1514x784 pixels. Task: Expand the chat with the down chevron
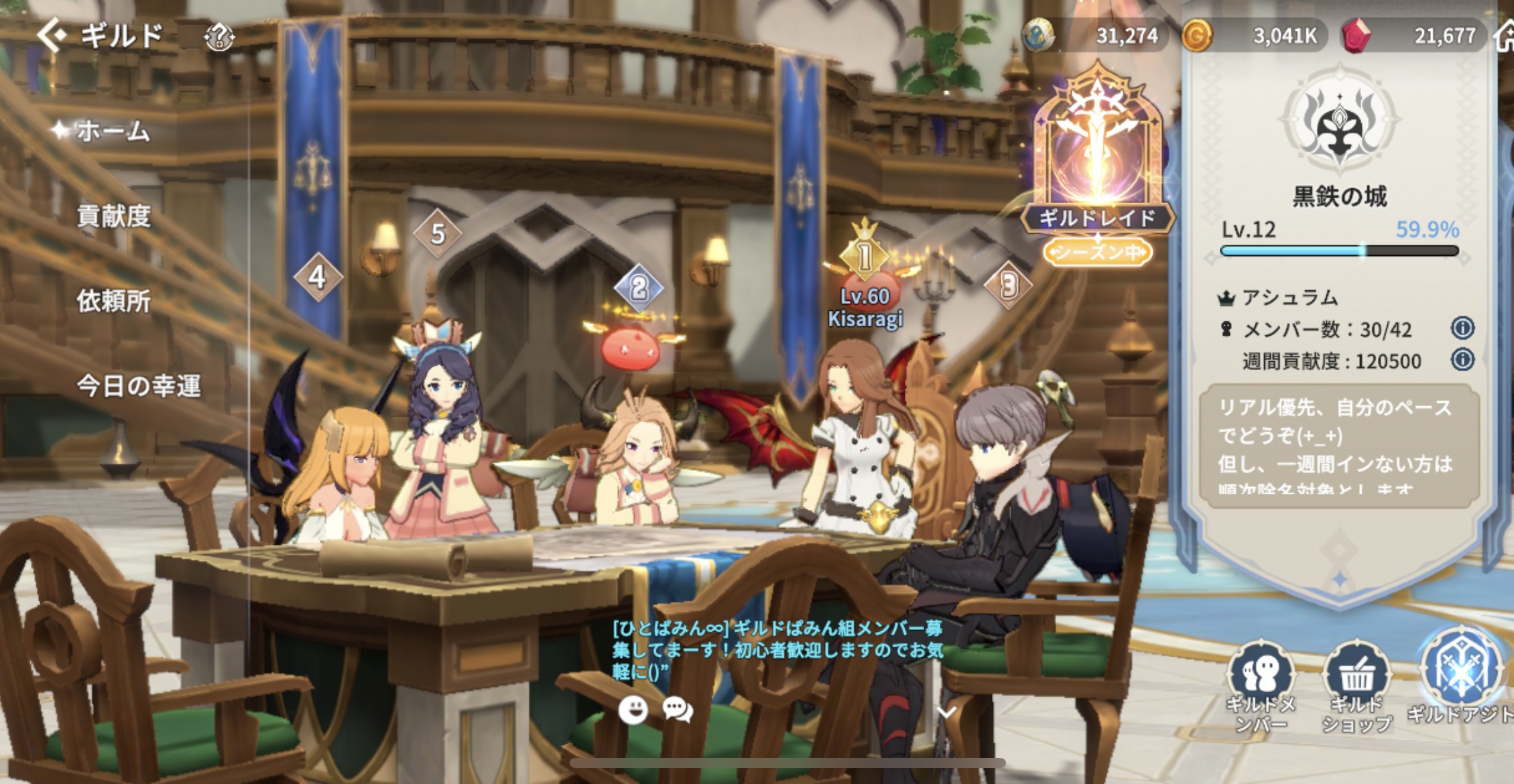point(946,711)
